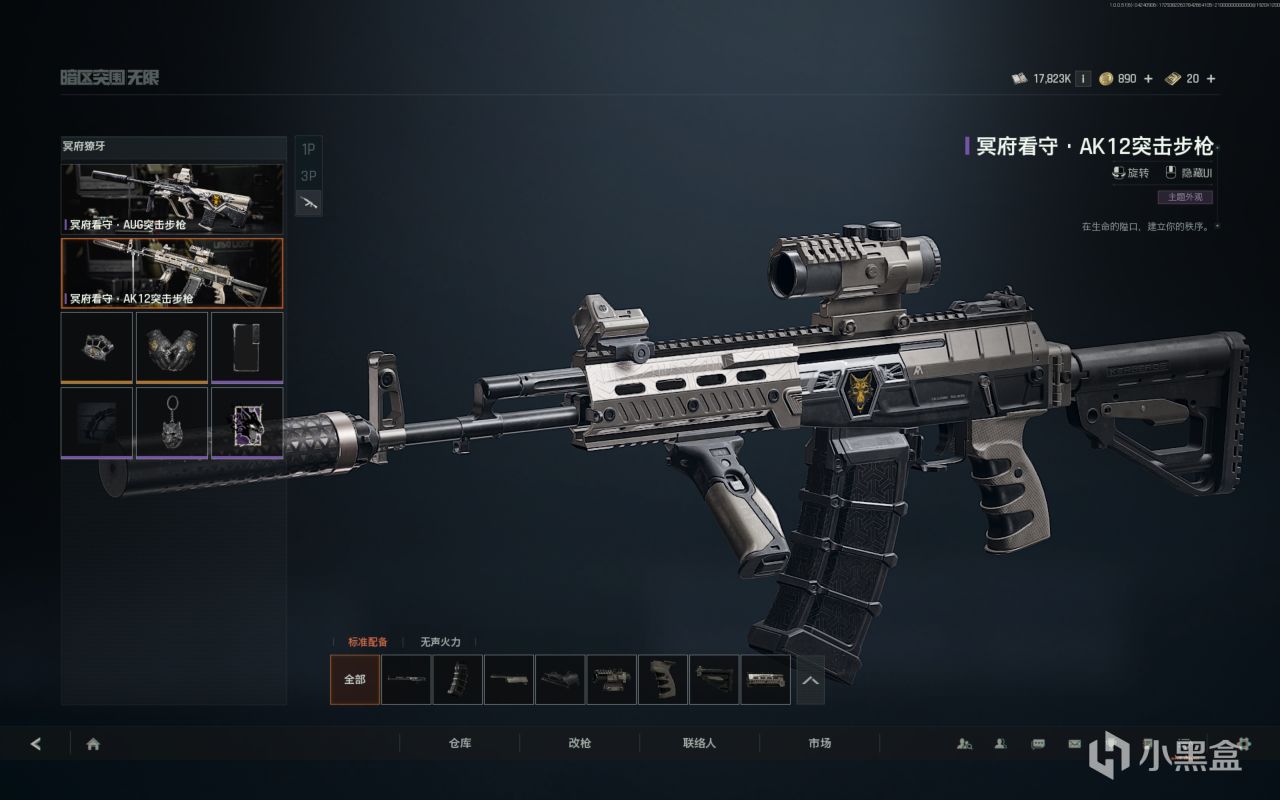Pick the purple wolf card slot

pyautogui.click(x=246, y=422)
